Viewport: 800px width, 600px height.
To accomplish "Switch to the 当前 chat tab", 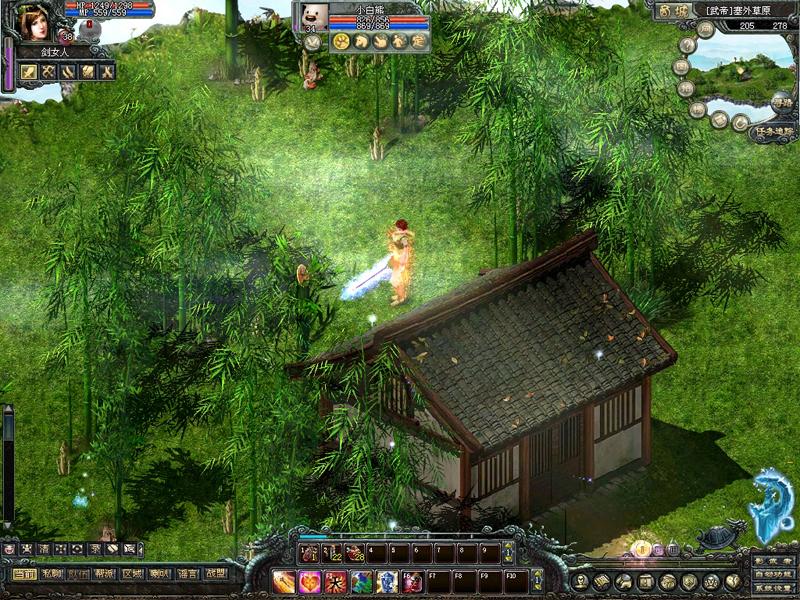I will pos(24,575).
